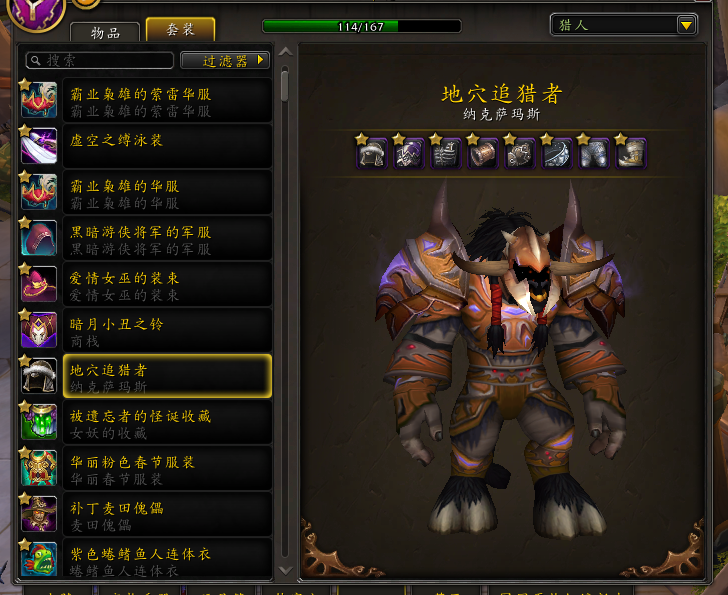Screen dimensions: 728x595
Task: Click the helmet item icon in set preview
Action: (x=373, y=153)
